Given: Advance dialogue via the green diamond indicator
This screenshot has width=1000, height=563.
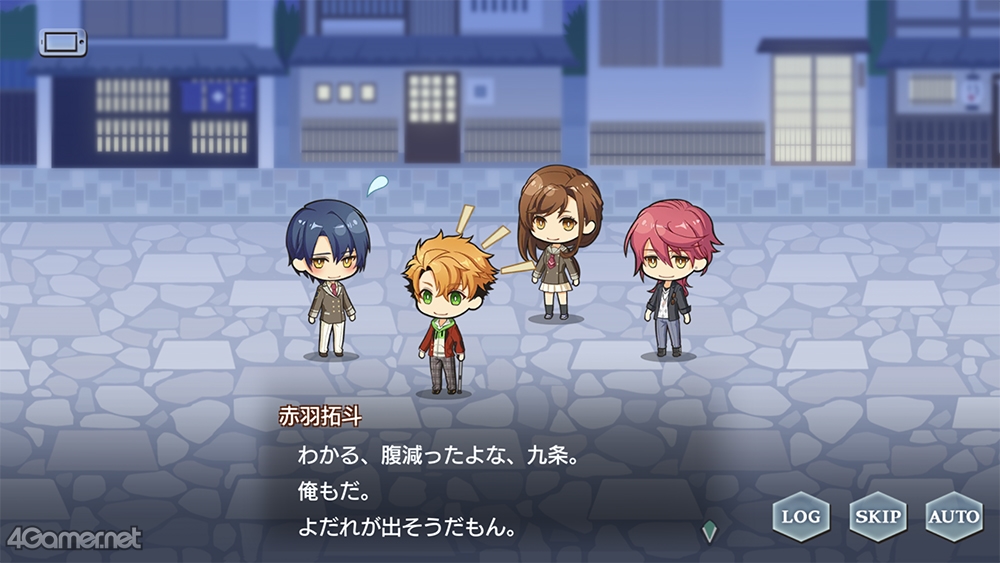Looking at the screenshot, I should [x=710, y=532].
